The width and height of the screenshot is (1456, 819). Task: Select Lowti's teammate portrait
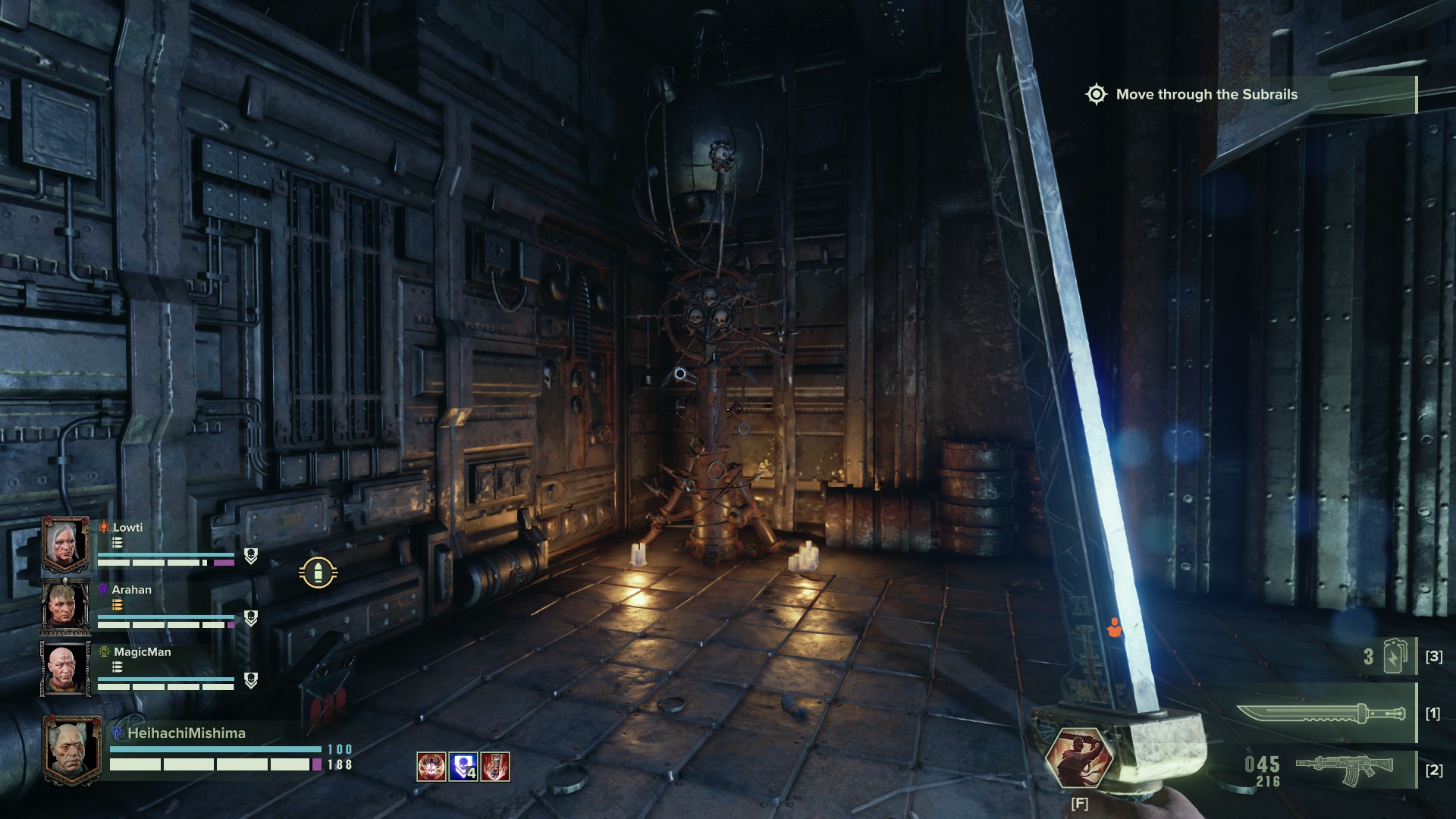click(x=66, y=545)
